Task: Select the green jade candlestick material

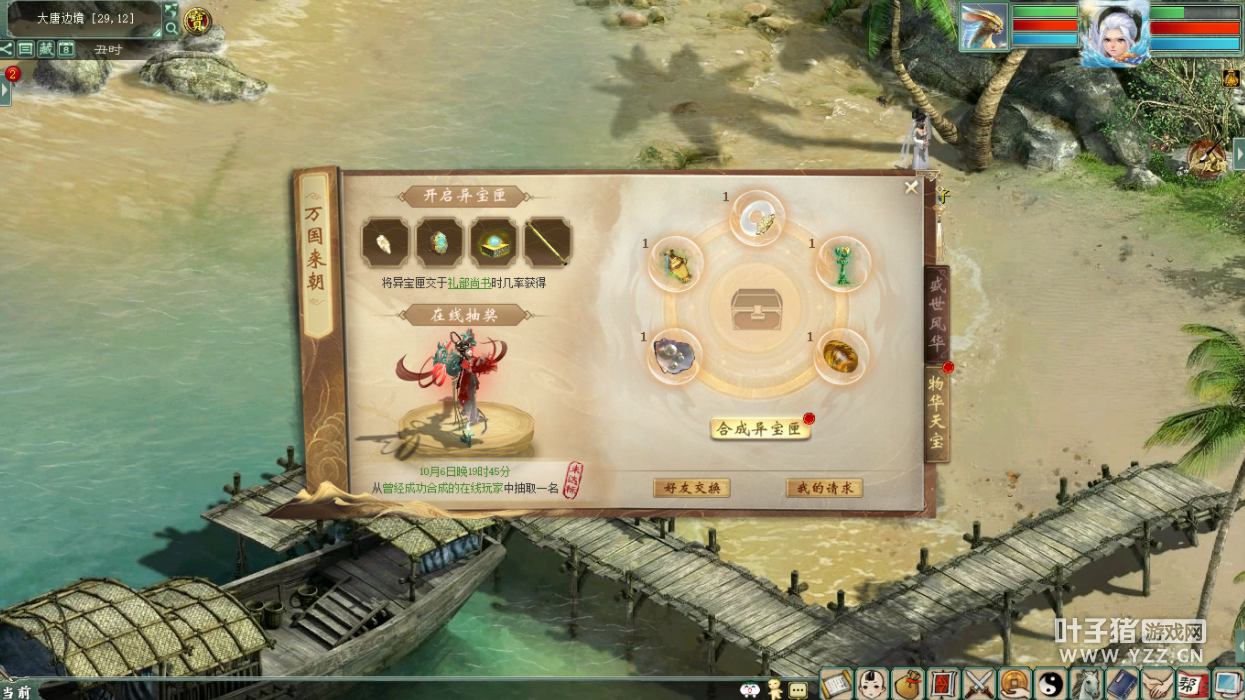Action: [843, 264]
